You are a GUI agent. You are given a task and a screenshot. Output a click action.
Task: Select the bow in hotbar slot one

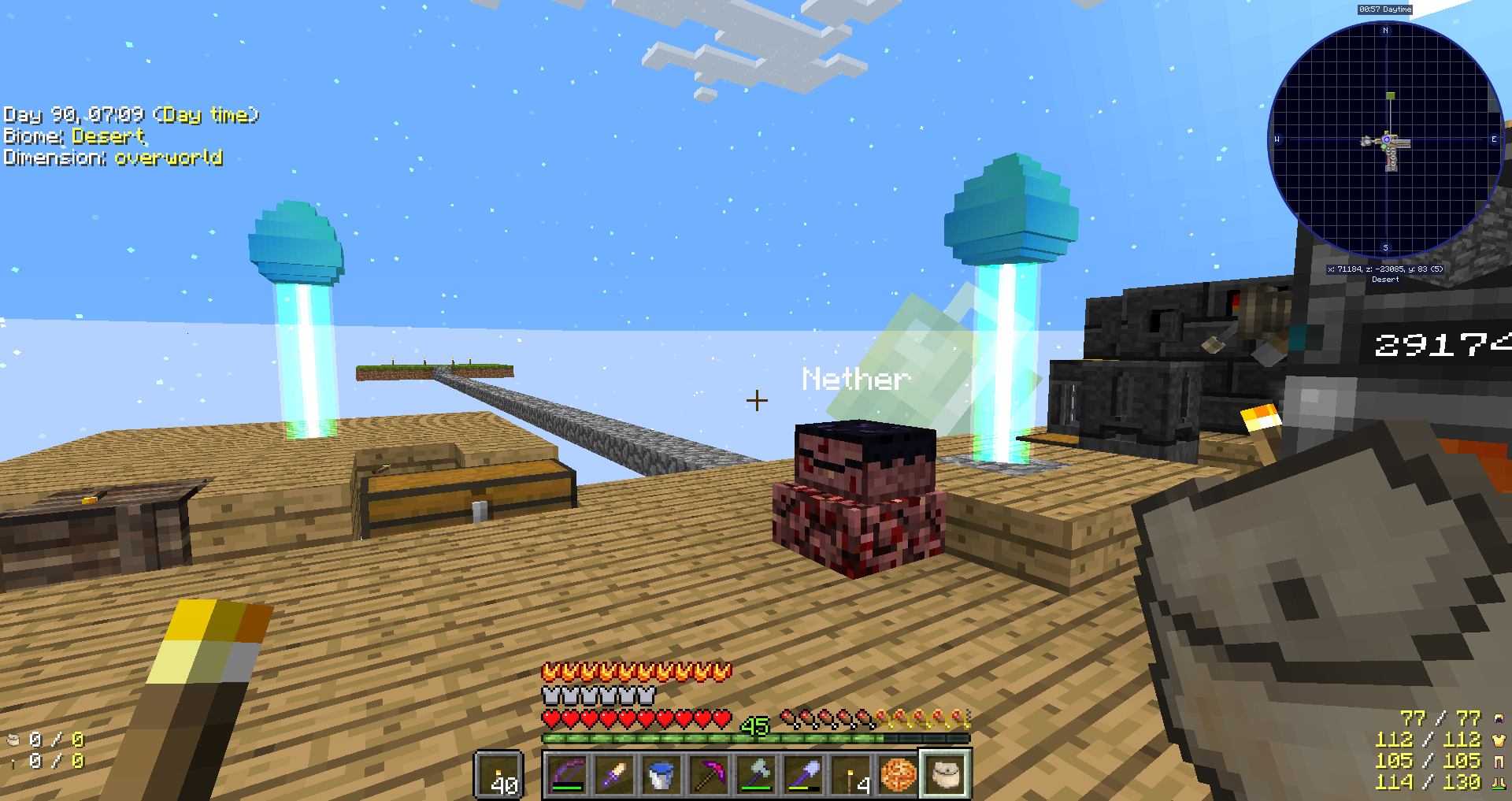tap(567, 776)
